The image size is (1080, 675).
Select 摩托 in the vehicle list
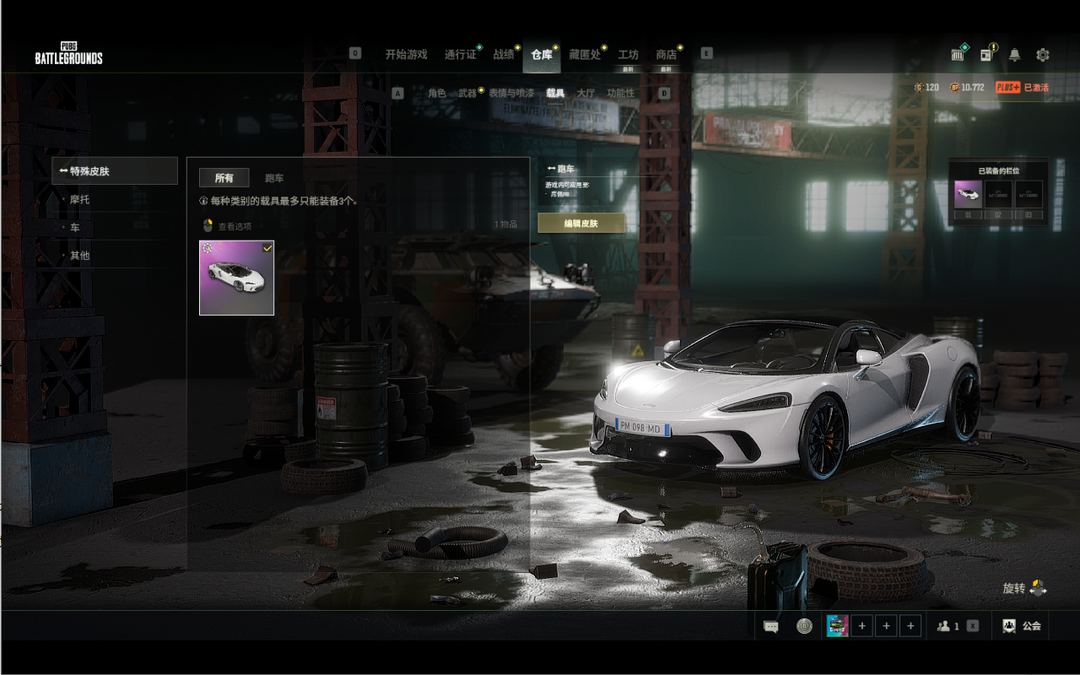[x=80, y=200]
